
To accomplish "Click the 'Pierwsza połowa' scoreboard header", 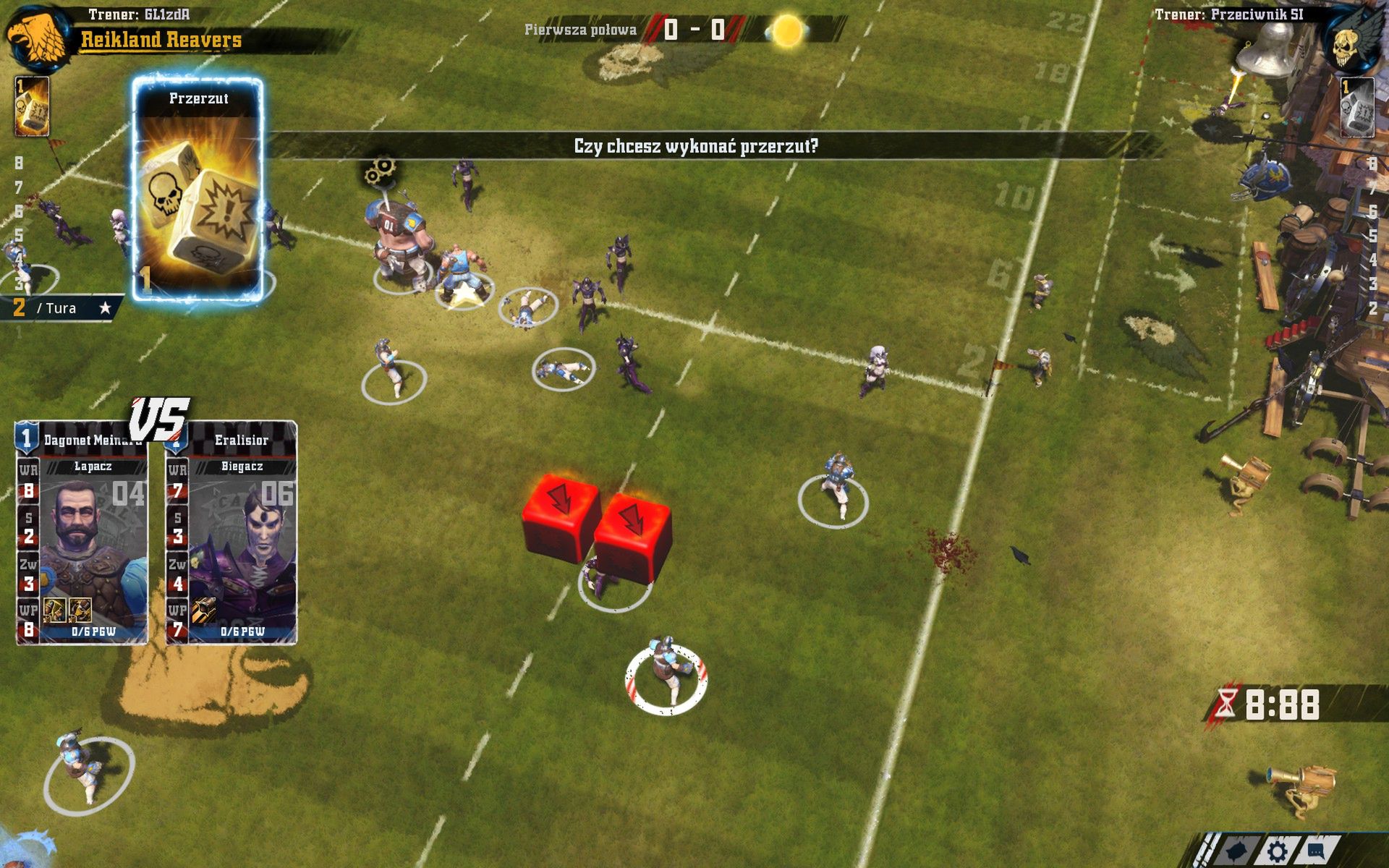I will [x=579, y=31].
